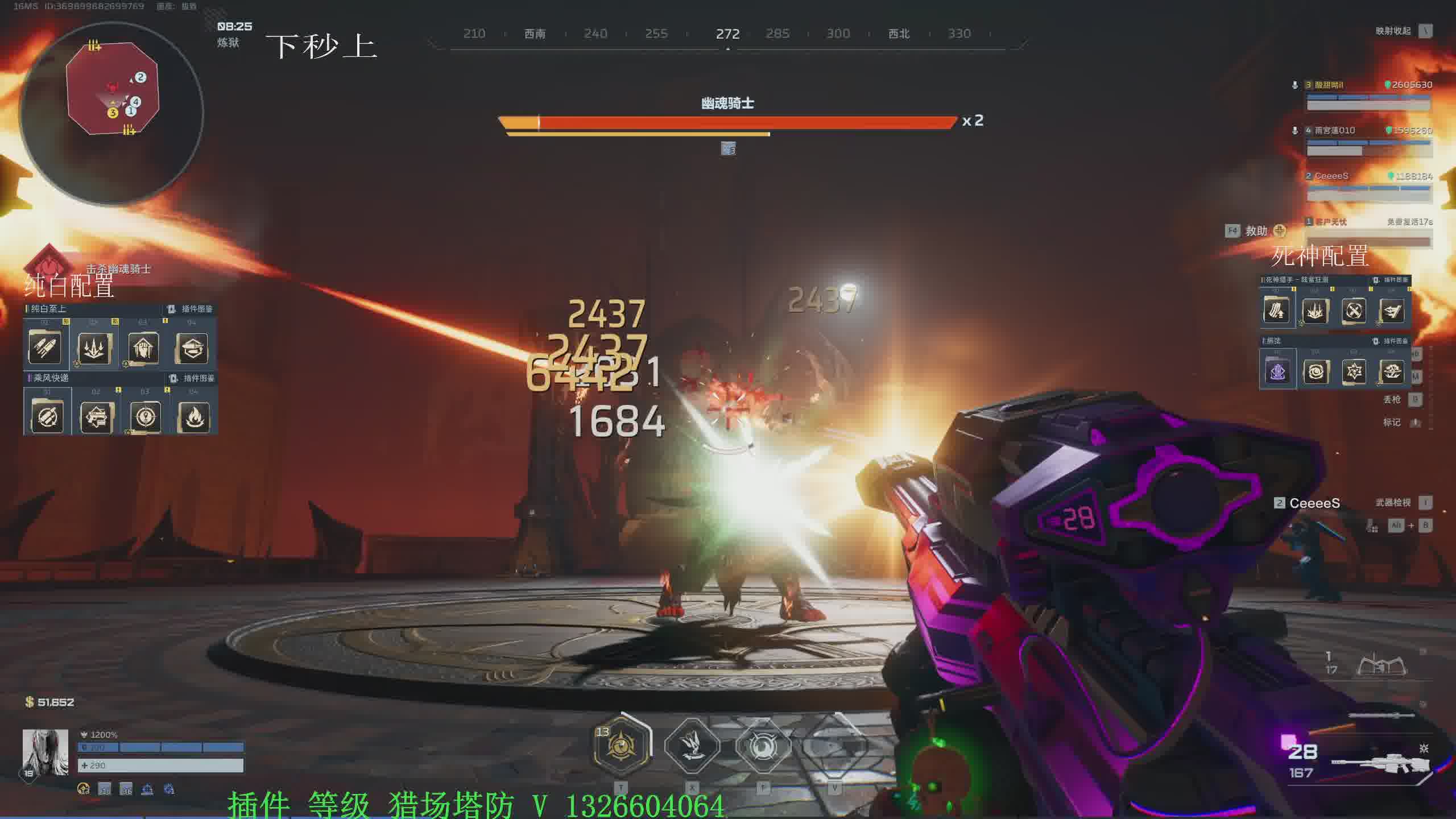The image size is (1456, 819).
Task: Select the flame plugin icon
Action: point(194,417)
